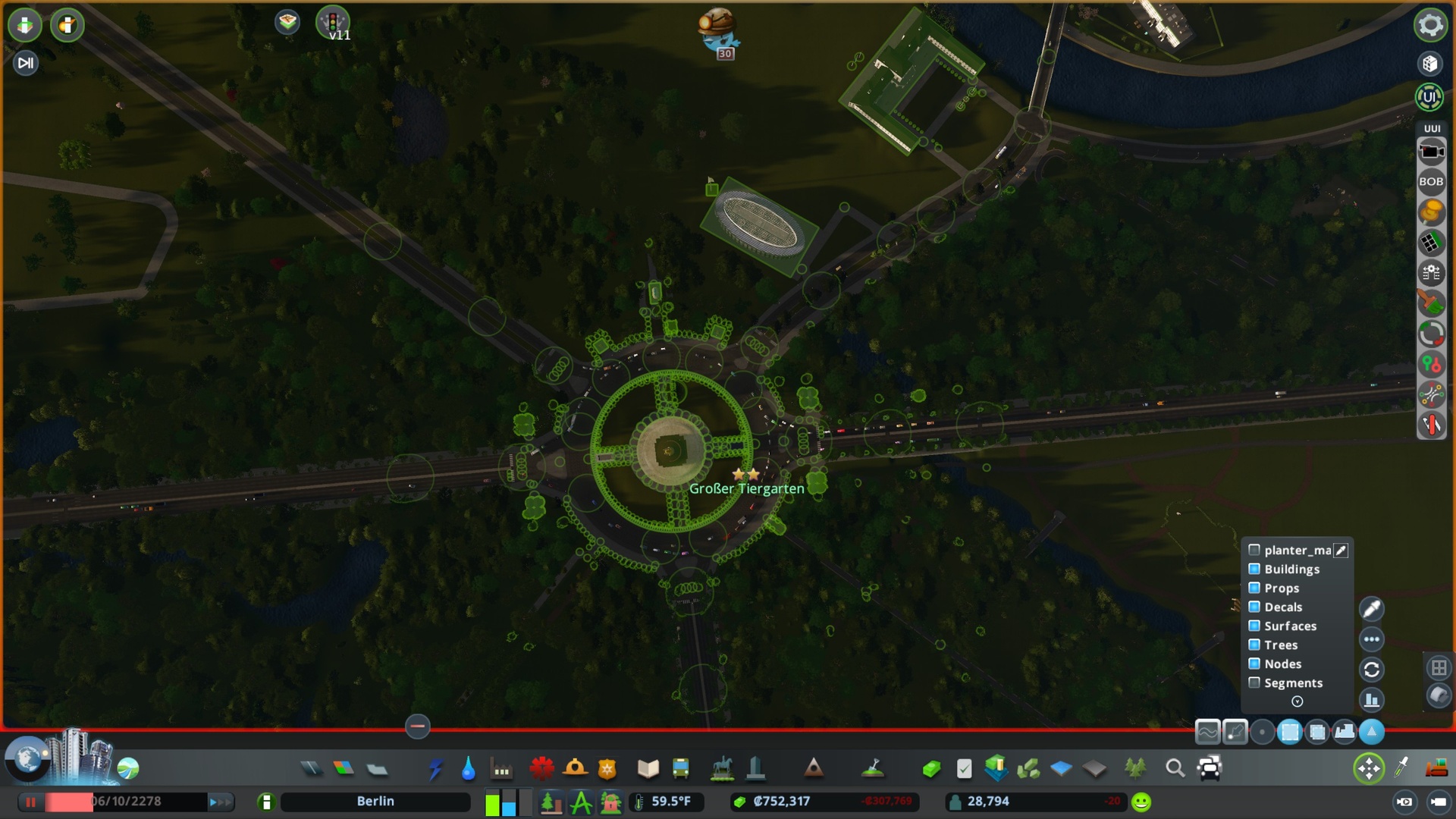This screenshot has width=1456, height=819.
Task: Open the Landscaping menu with the shovel icon
Action: (874, 768)
